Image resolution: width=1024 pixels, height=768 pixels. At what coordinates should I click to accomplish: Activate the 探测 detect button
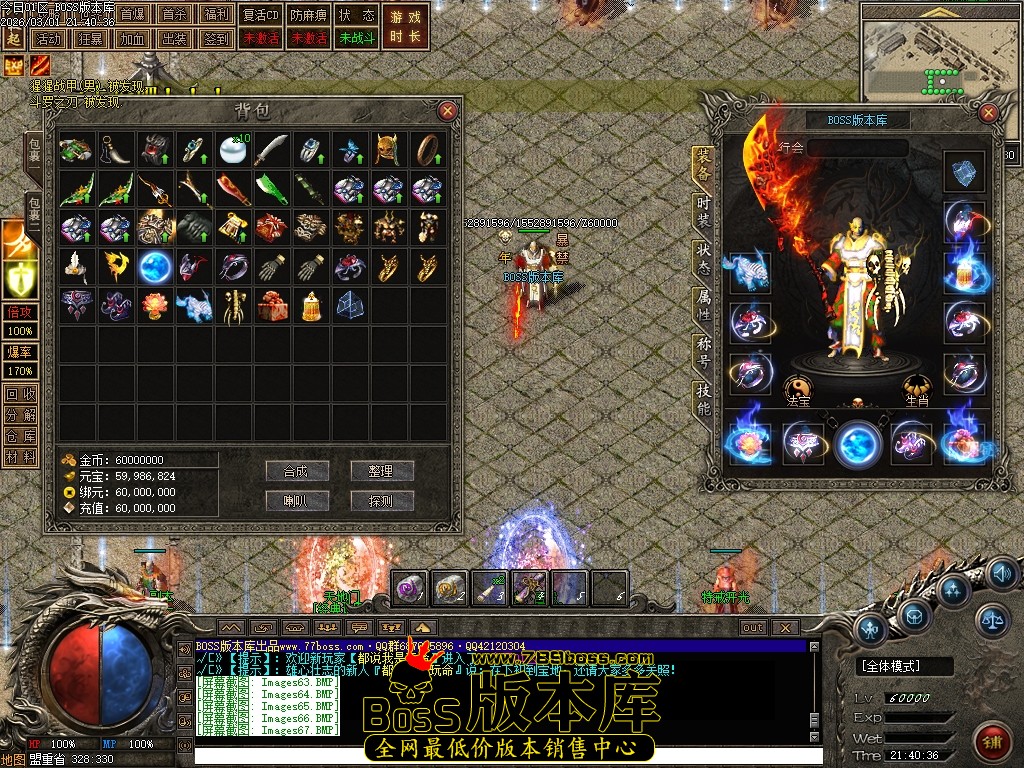pos(382,501)
